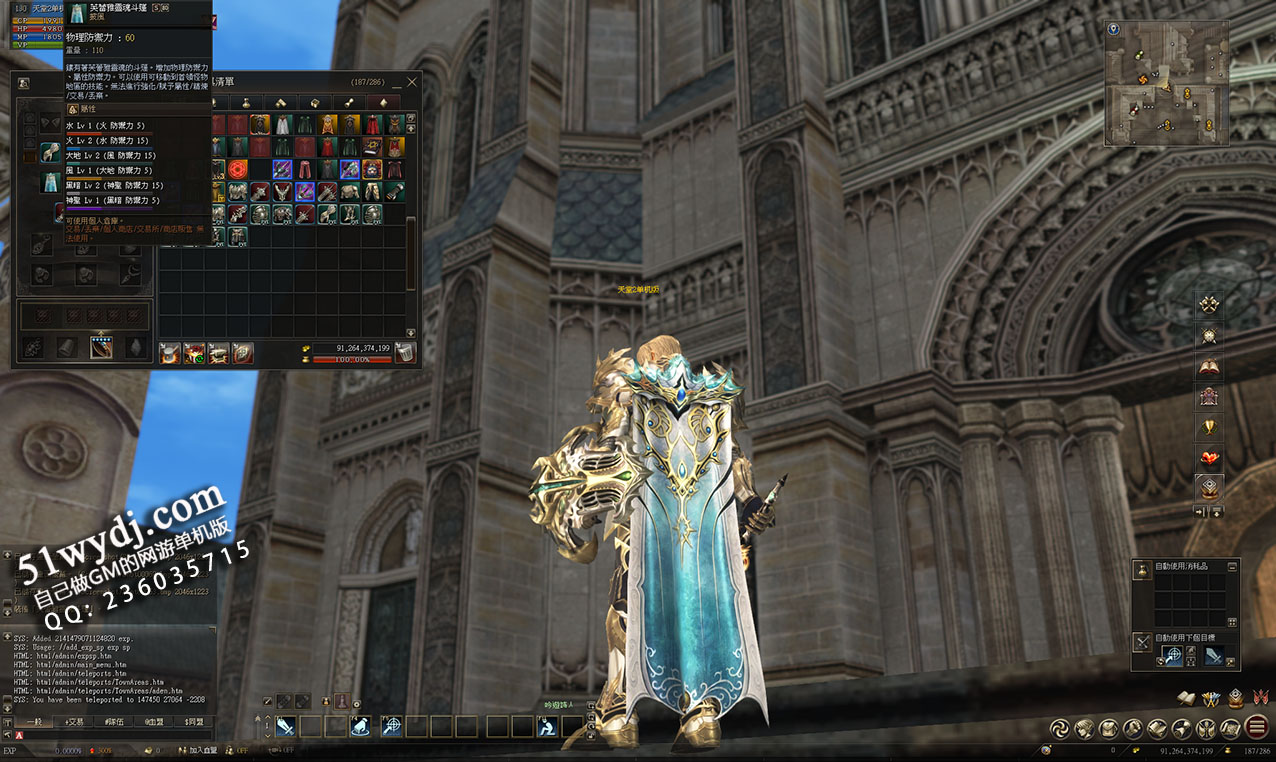Image resolution: width=1276 pixels, height=762 pixels.
Task: Close the inventory window
Action: (x=411, y=82)
